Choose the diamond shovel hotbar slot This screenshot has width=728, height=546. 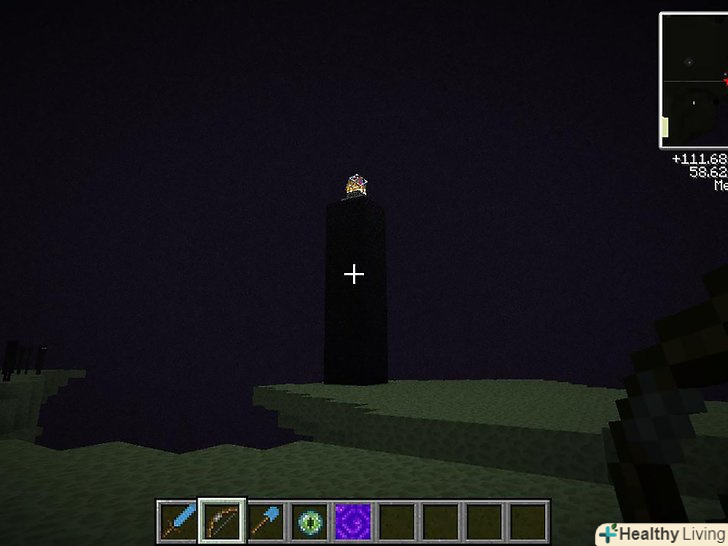[265, 521]
